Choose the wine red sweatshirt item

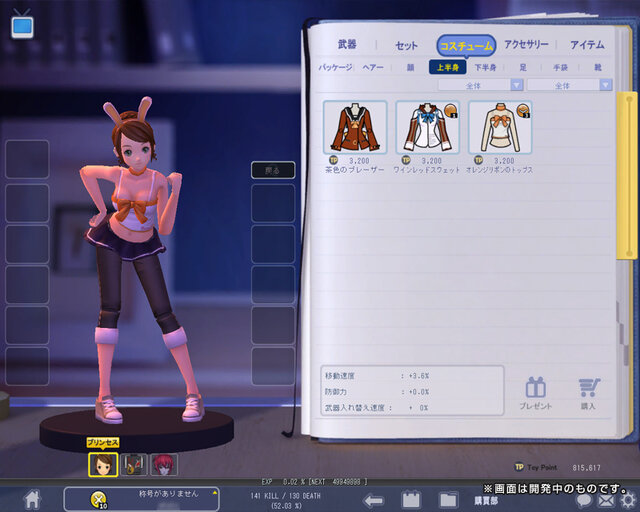(427, 127)
